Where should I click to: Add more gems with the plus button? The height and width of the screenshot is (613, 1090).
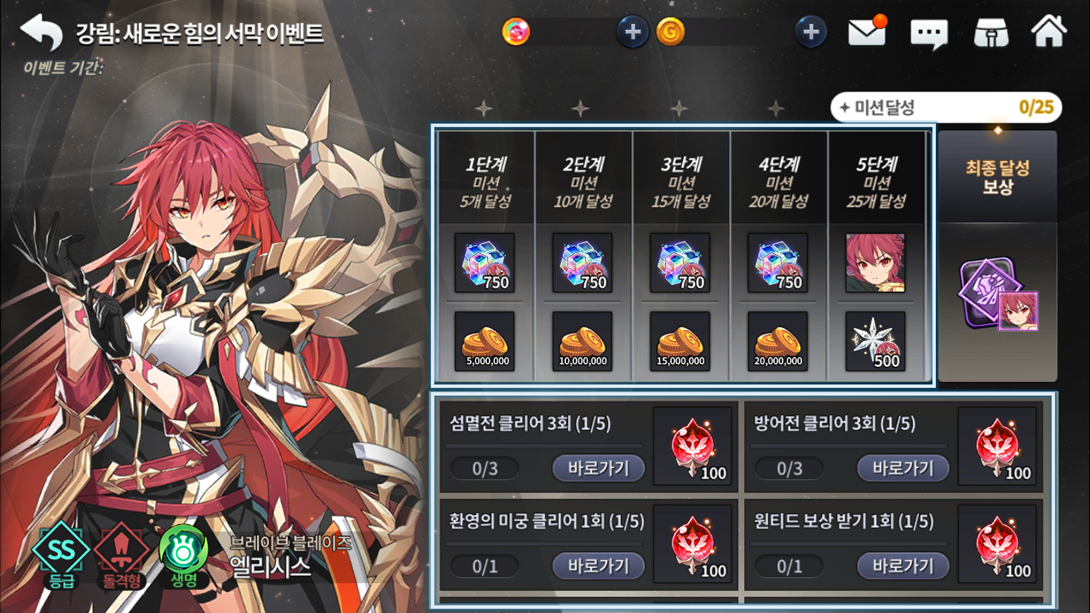point(632,32)
